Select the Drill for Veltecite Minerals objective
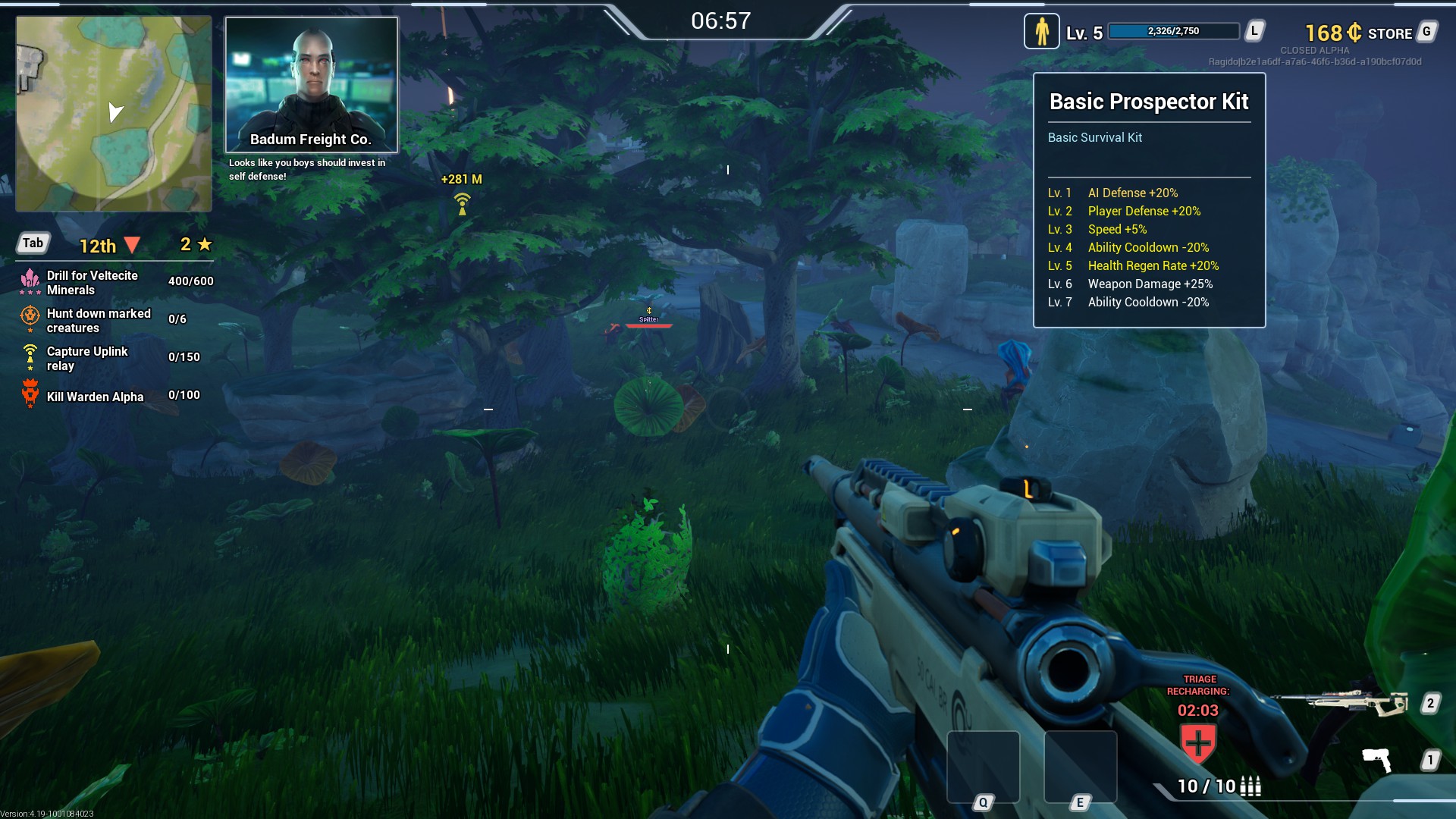This screenshot has width=1456, height=819. pos(92,283)
